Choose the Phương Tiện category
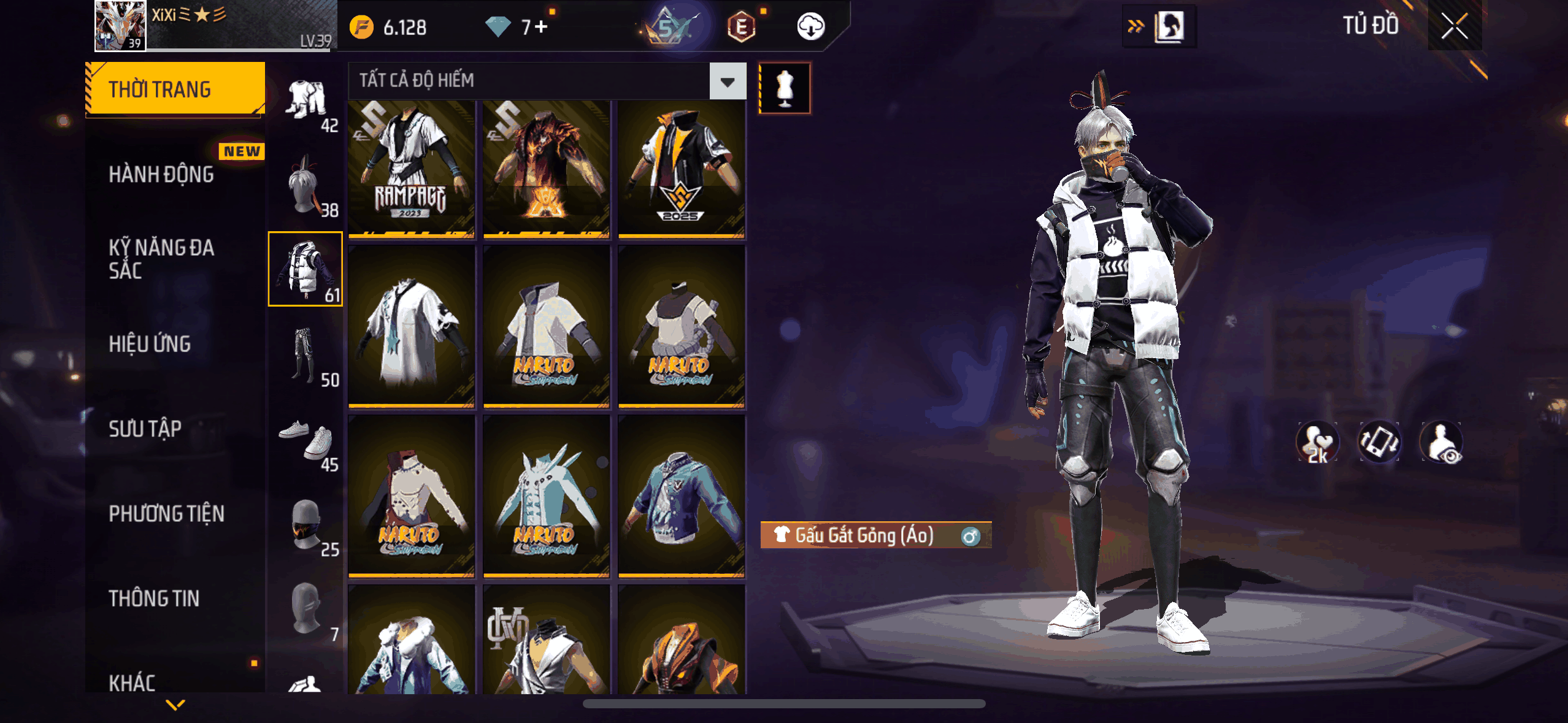 (x=166, y=514)
